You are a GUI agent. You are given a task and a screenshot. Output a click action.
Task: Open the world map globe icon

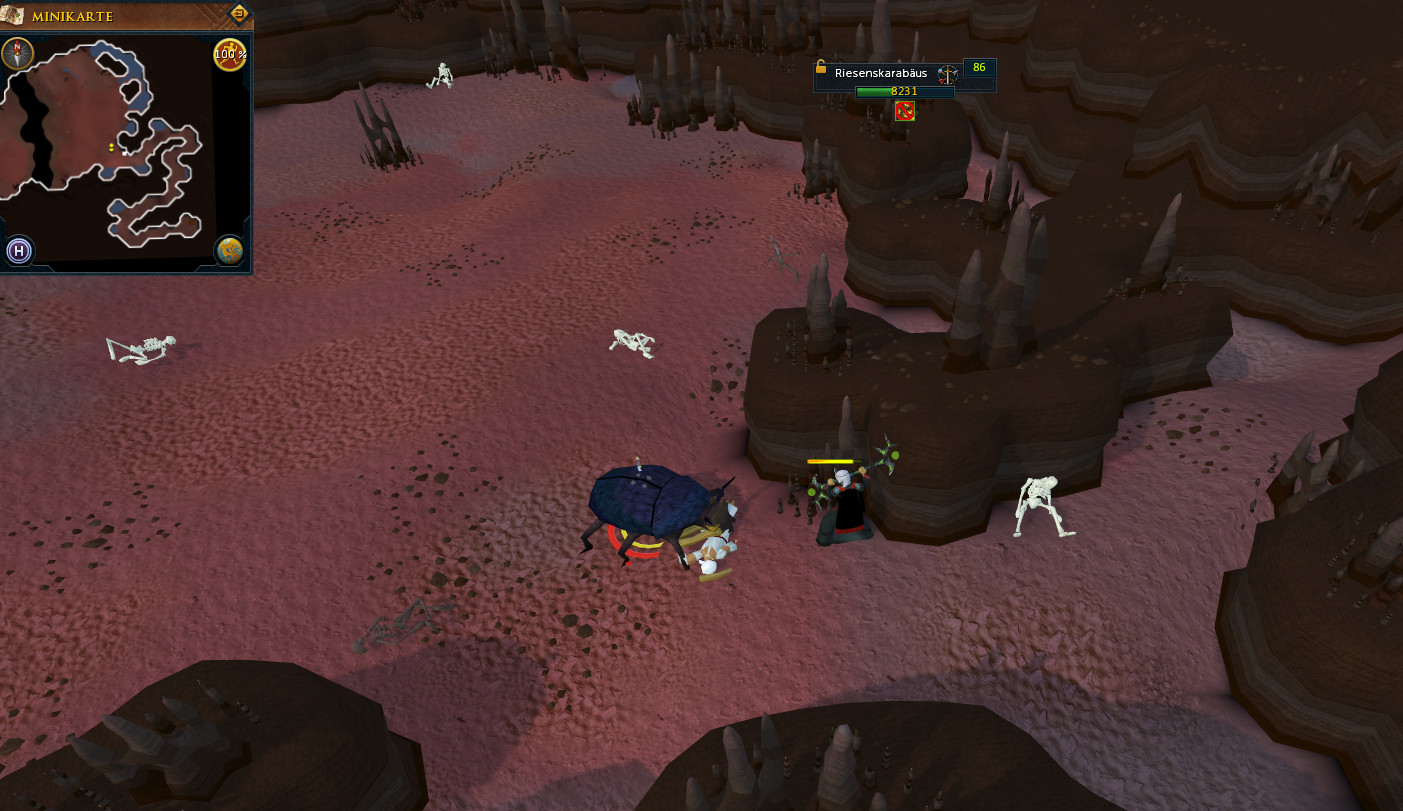click(230, 251)
